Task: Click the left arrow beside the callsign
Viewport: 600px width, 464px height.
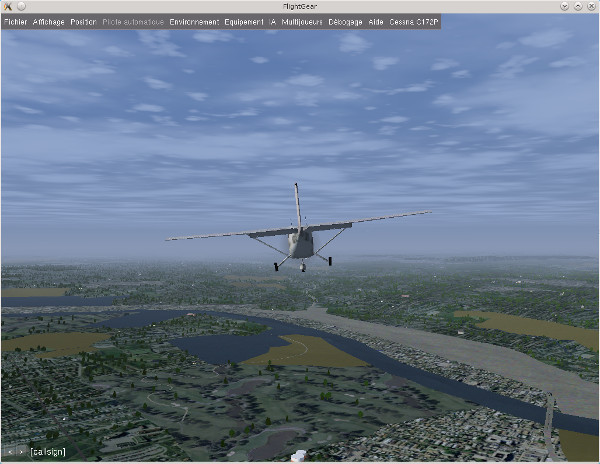Action: click(x=10, y=452)
